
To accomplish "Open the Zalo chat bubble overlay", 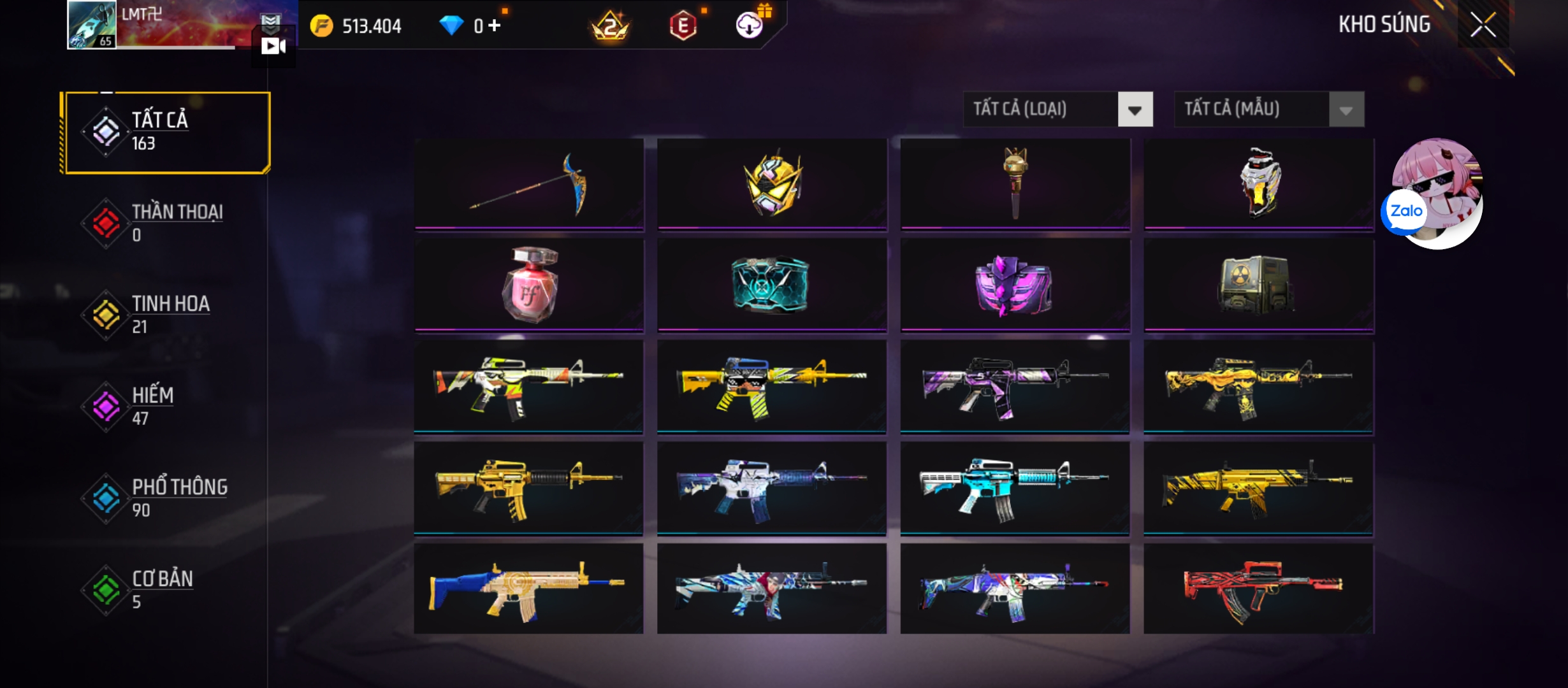I will click(1405, 211).
